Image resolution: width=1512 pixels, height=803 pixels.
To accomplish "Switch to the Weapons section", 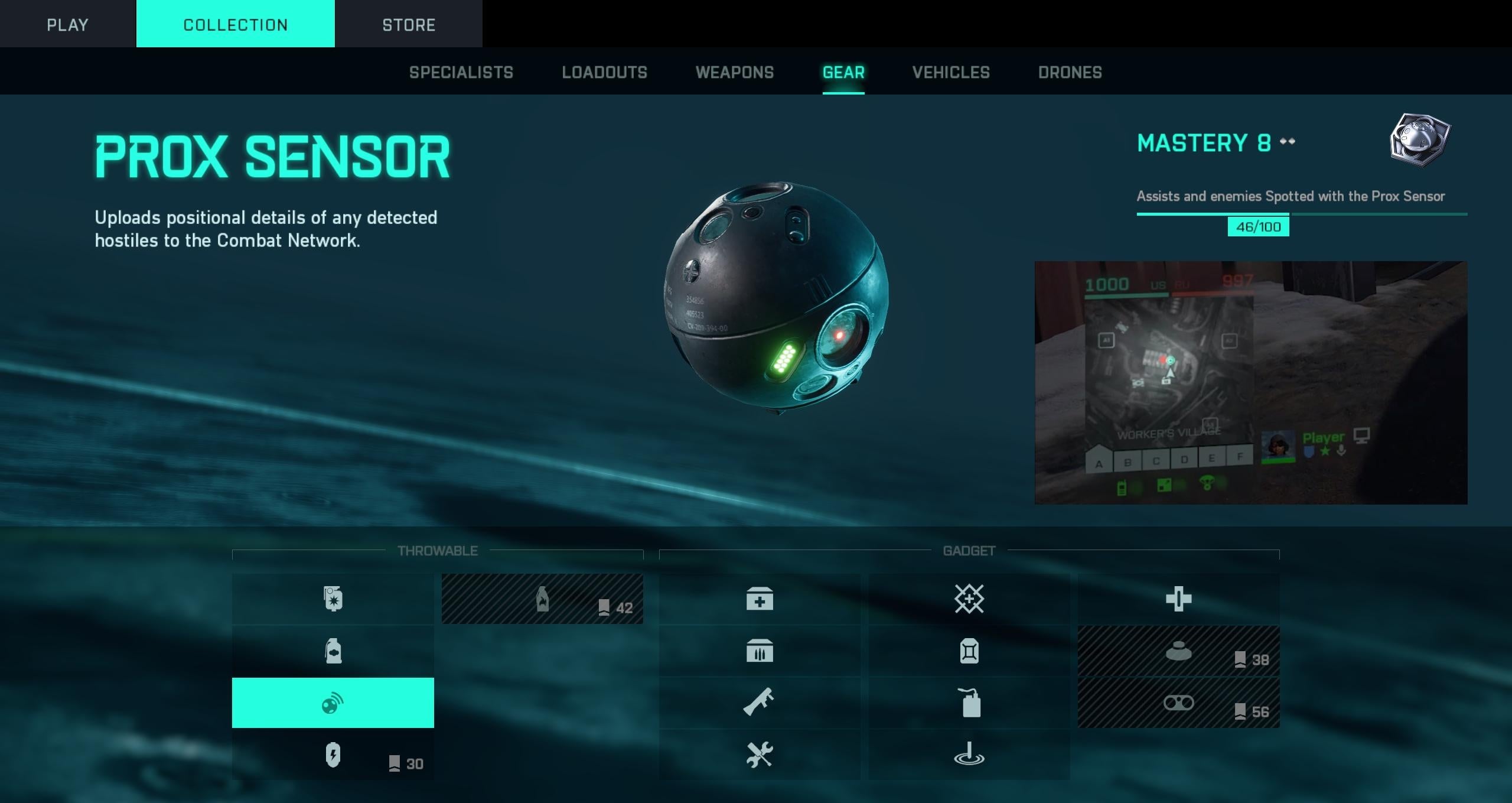I will (x=734, y=72).
